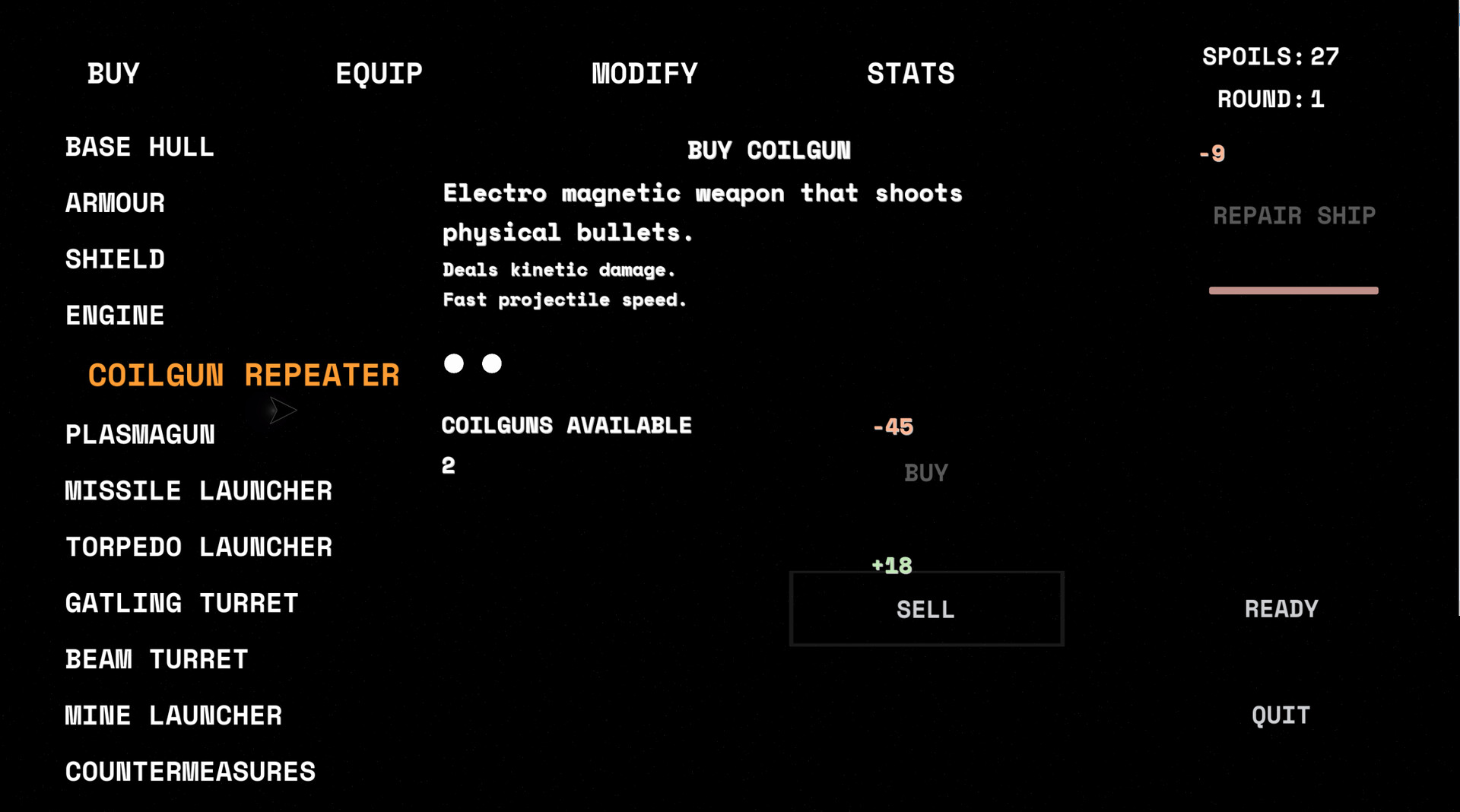Open the ARMOUR category
The image size is (1460, 812).
(115, 202)
